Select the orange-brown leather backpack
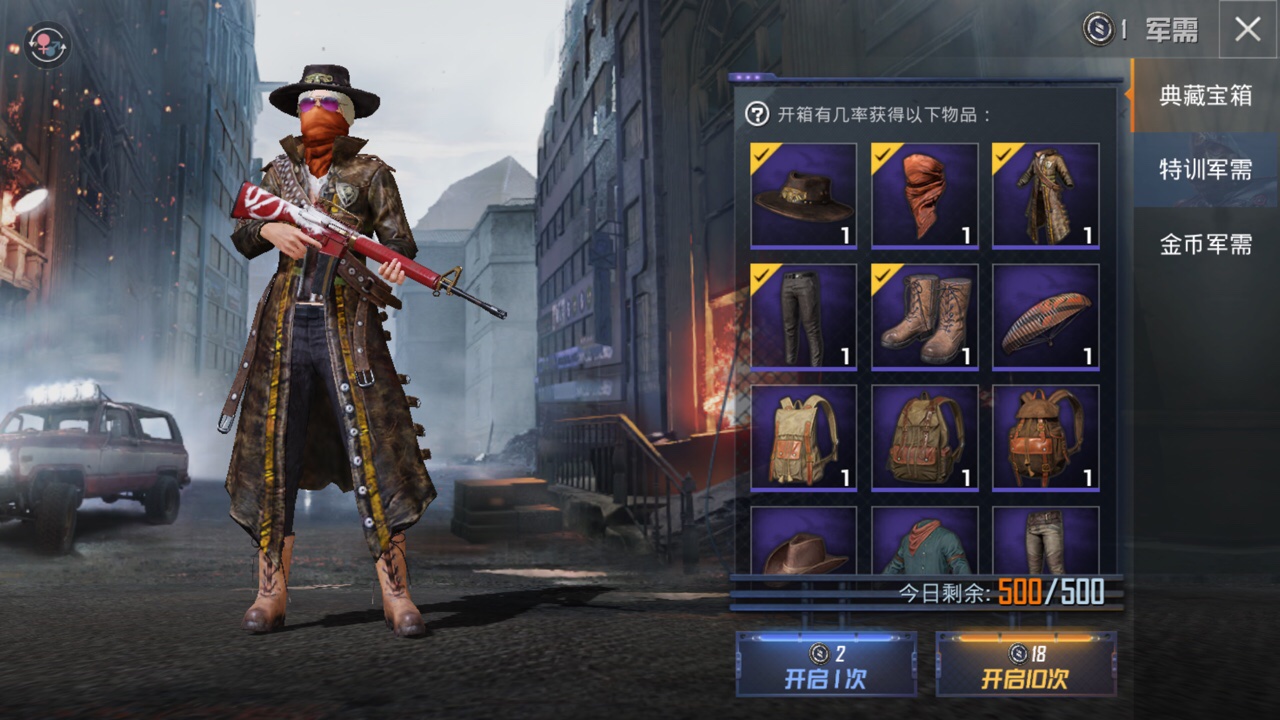The image size is (1280, 720). click(1046, 437)
